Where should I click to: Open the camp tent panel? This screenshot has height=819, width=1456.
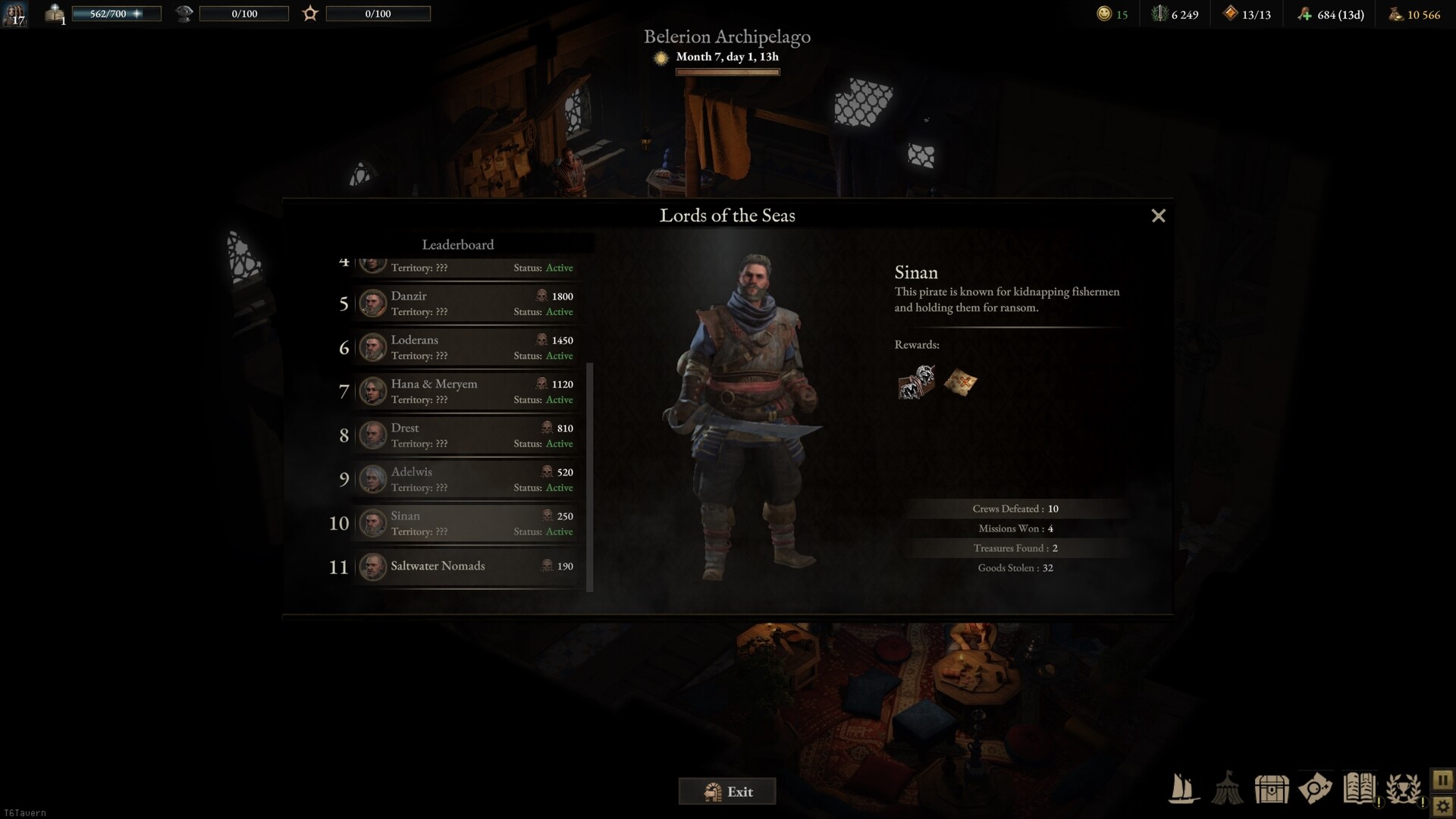click(x=1228, y=789)
